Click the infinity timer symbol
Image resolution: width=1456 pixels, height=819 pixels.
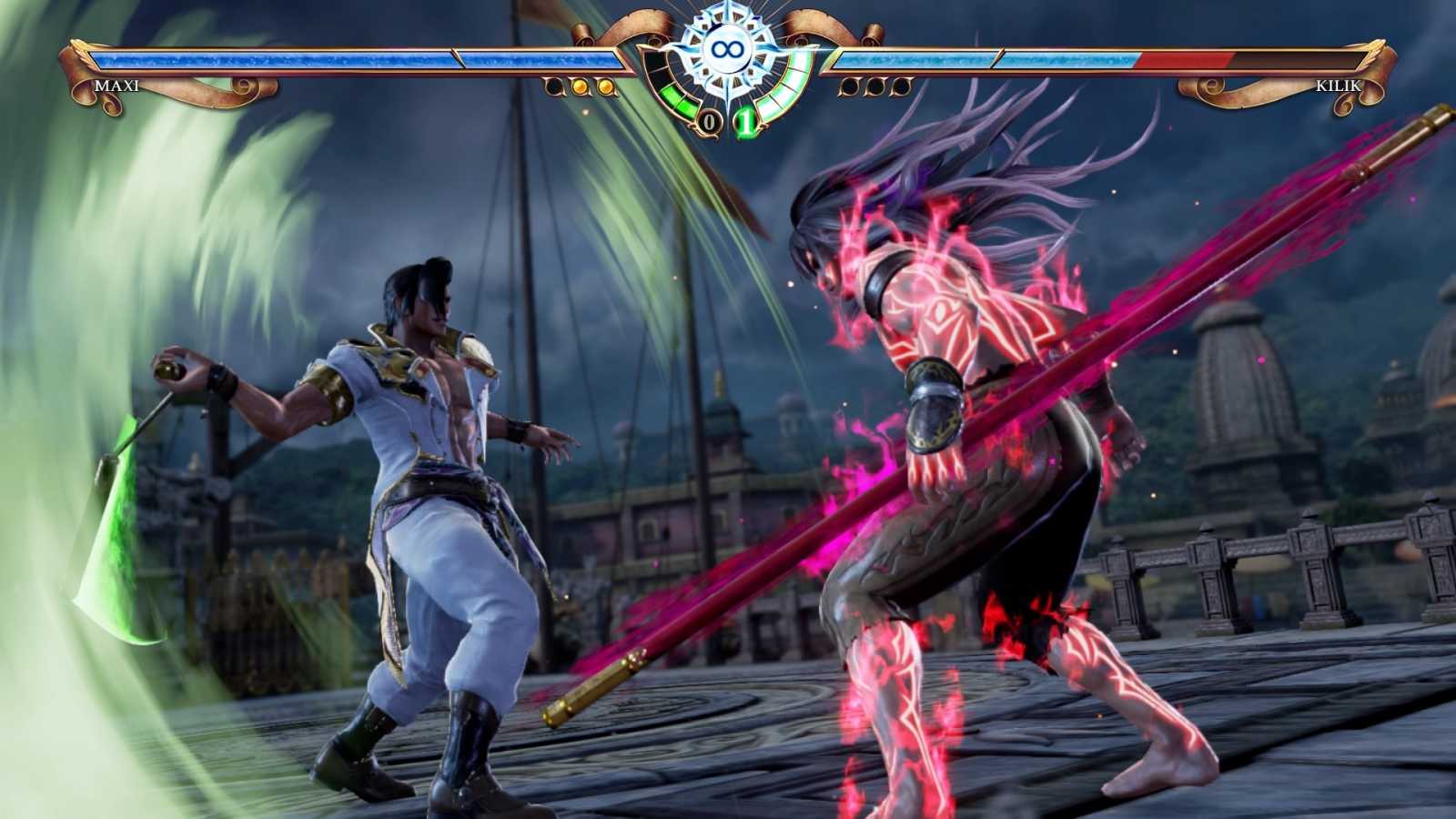(x=728, y=48)
